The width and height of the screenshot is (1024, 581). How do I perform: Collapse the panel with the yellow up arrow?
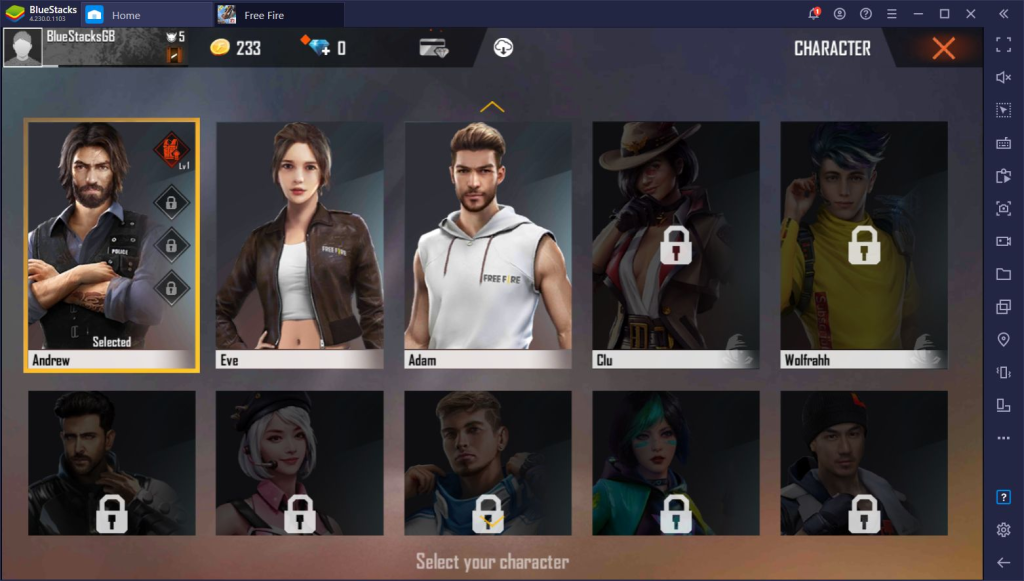492,106
